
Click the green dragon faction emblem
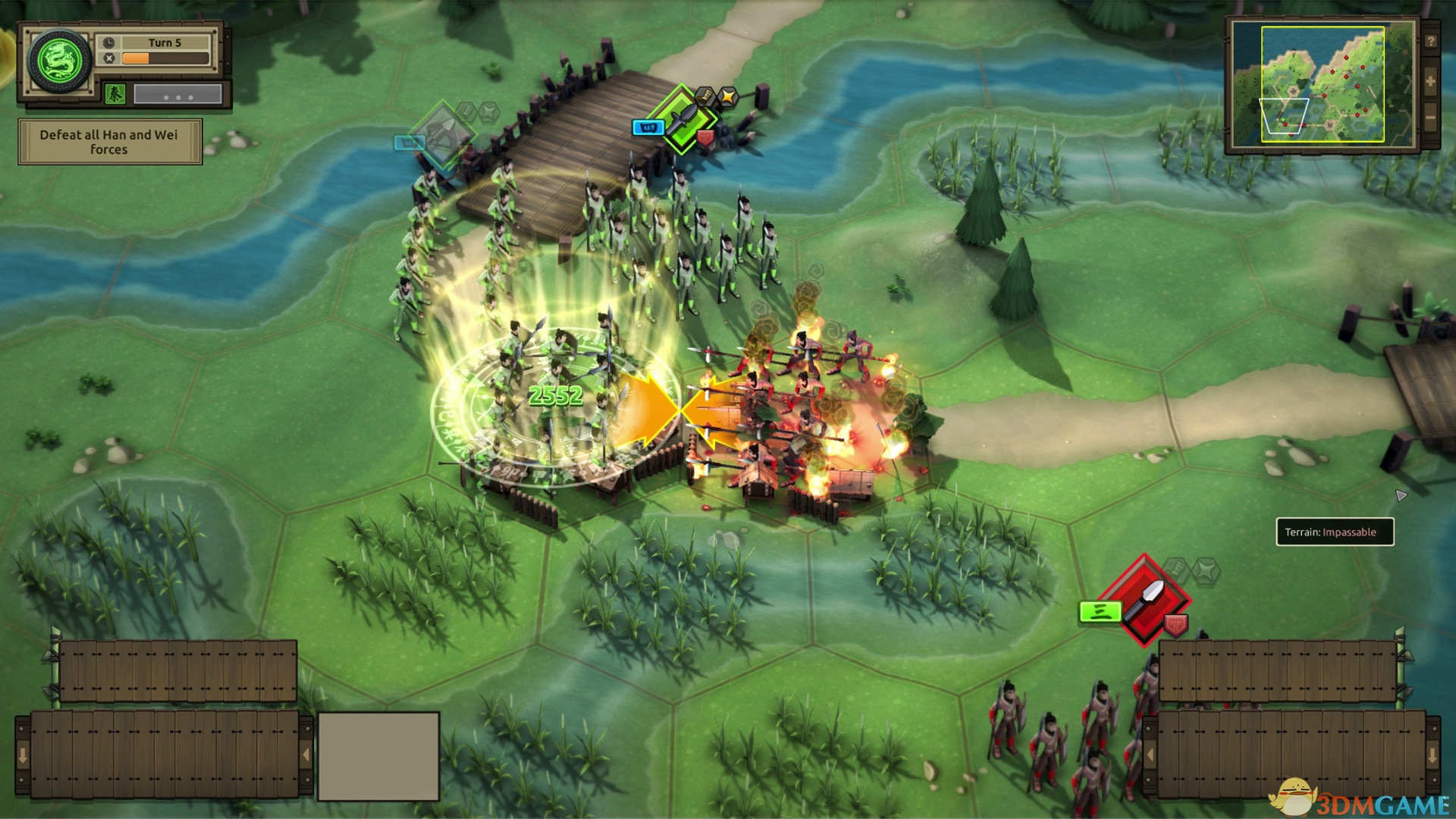pos(59,60)
